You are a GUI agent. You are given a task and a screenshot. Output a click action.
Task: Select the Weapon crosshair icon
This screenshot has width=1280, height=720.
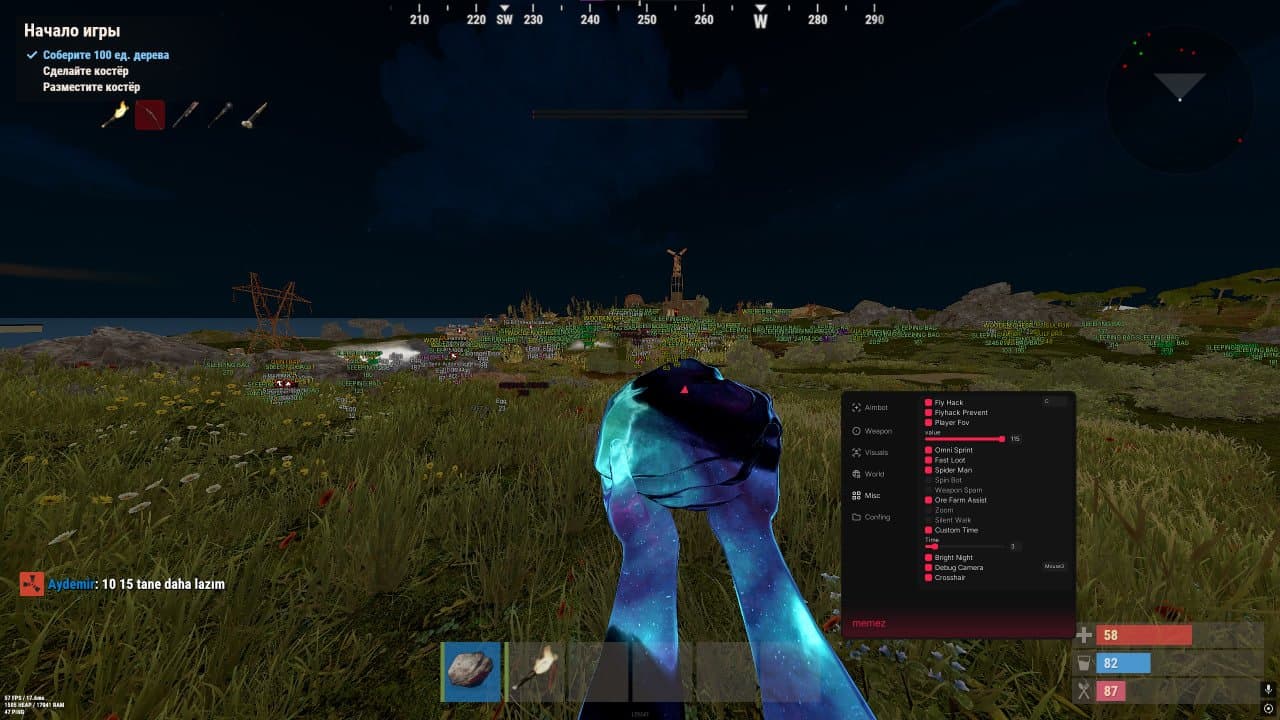(856, 432)
